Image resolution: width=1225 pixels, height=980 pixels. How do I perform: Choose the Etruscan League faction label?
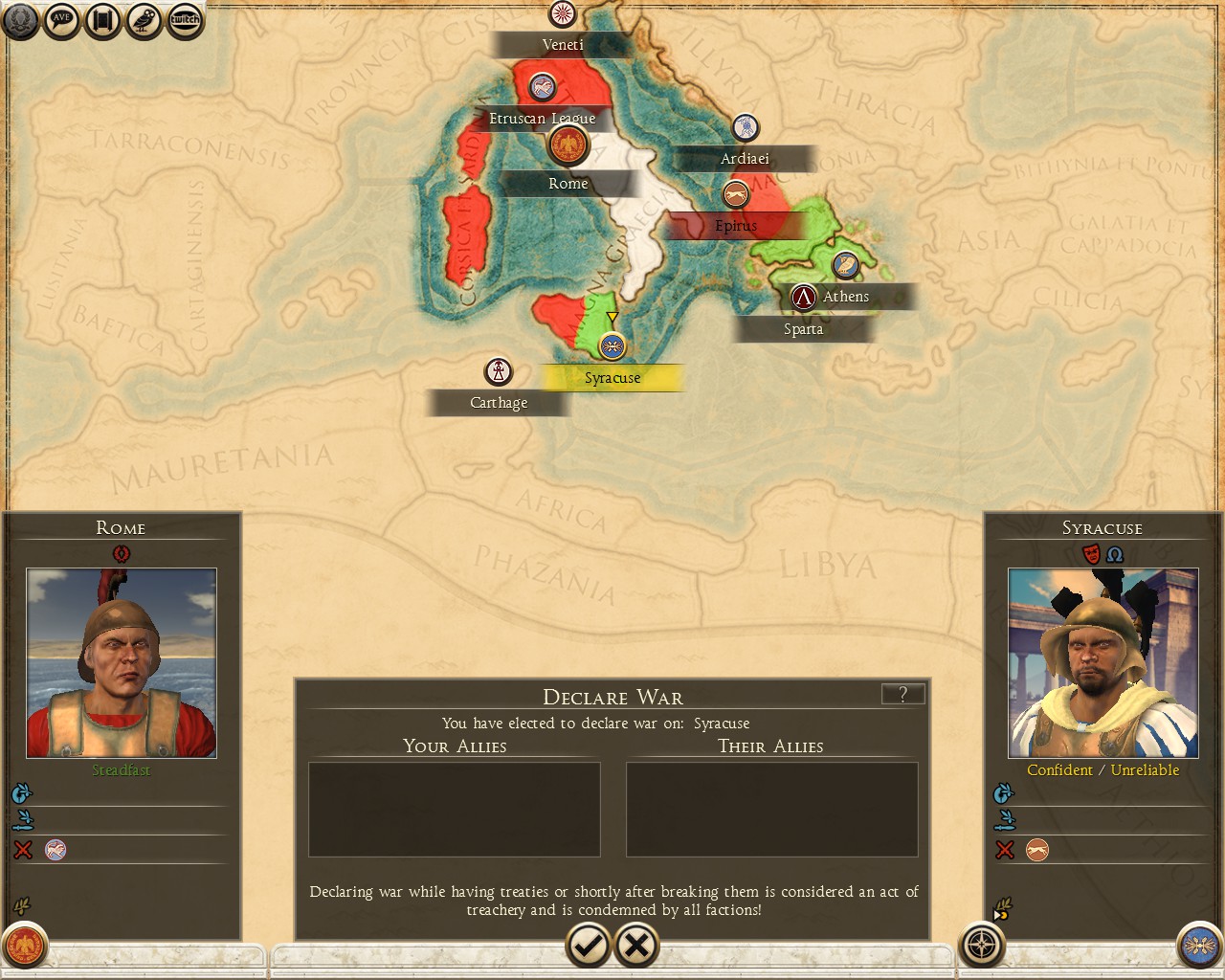tap(543, 119)
